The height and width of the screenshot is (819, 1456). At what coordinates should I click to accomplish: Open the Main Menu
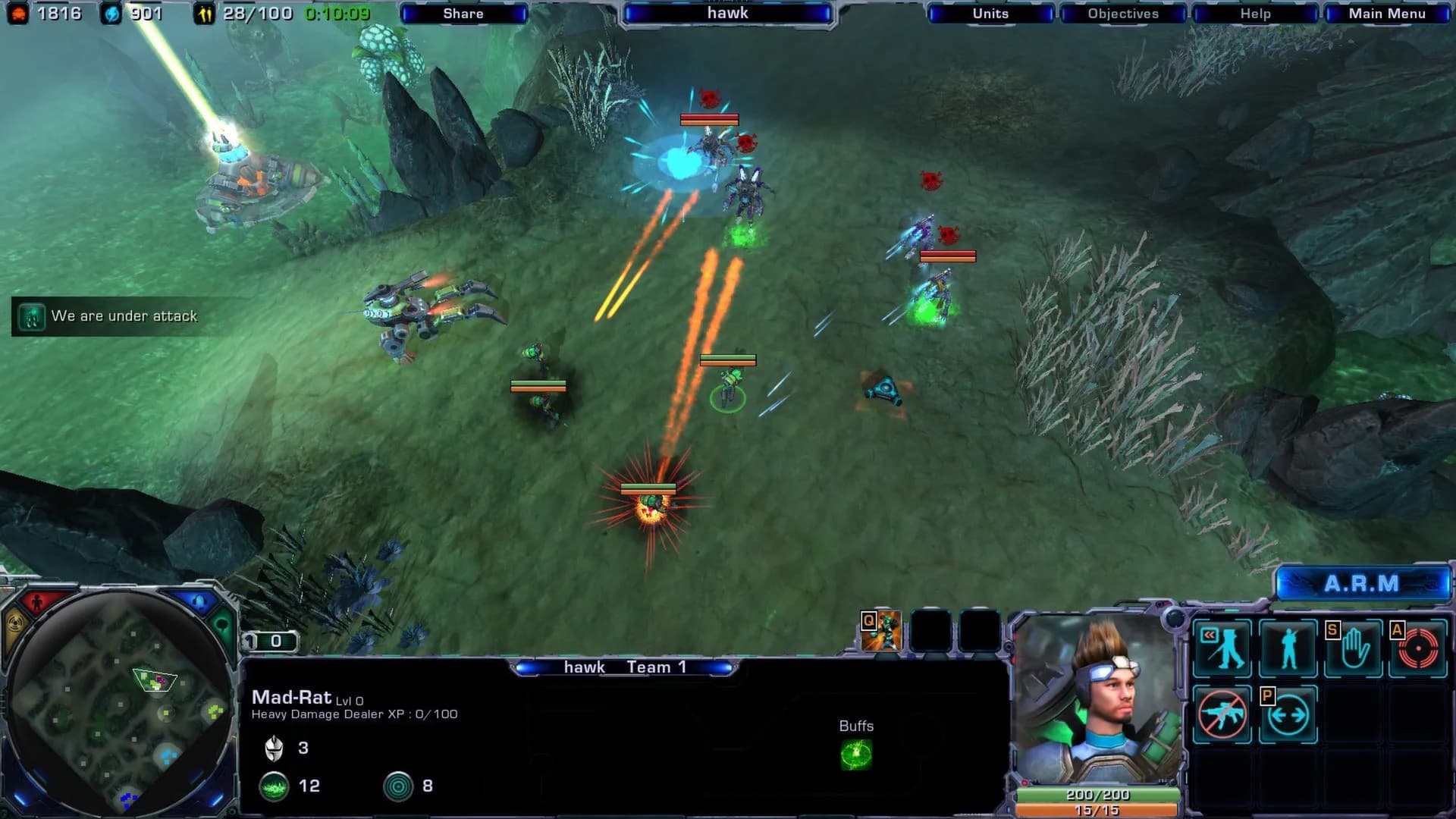click(x=1386, y=14)
